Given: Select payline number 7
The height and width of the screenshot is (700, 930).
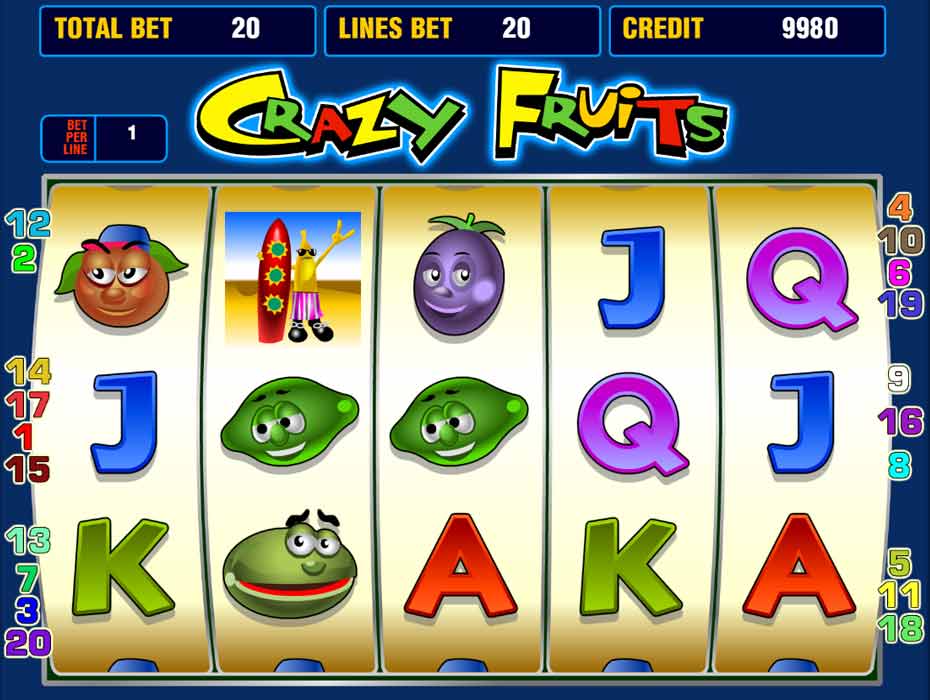Looking at the screenshot, I should 27,576.
